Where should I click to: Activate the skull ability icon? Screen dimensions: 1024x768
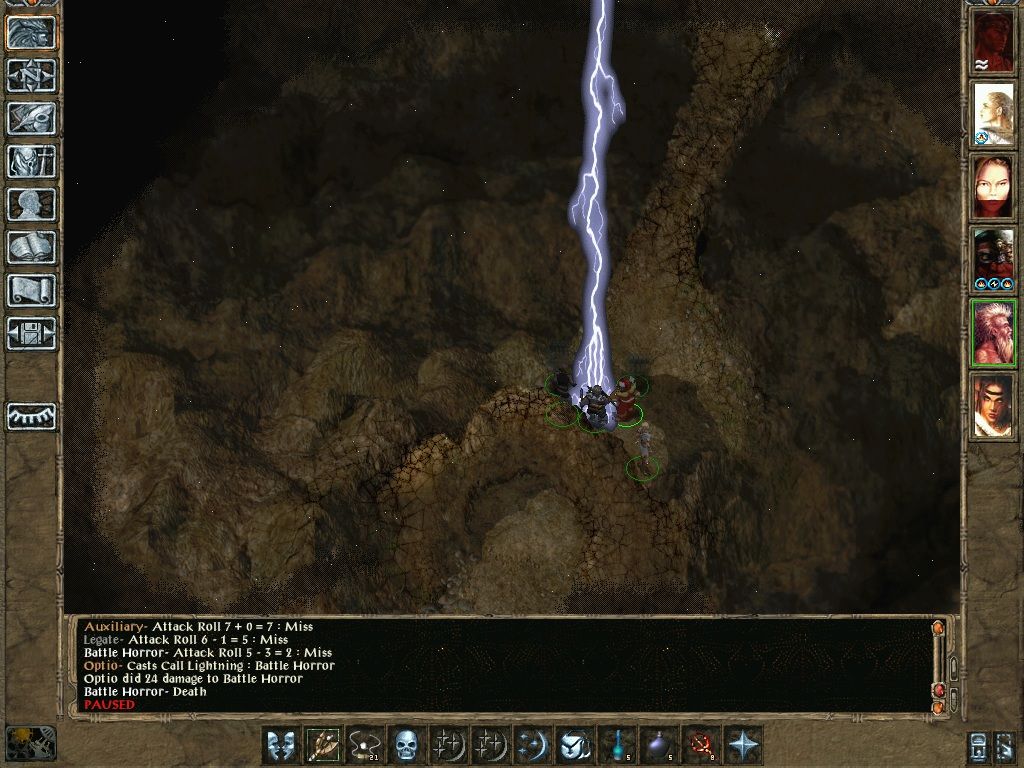[x=405, y=745]
